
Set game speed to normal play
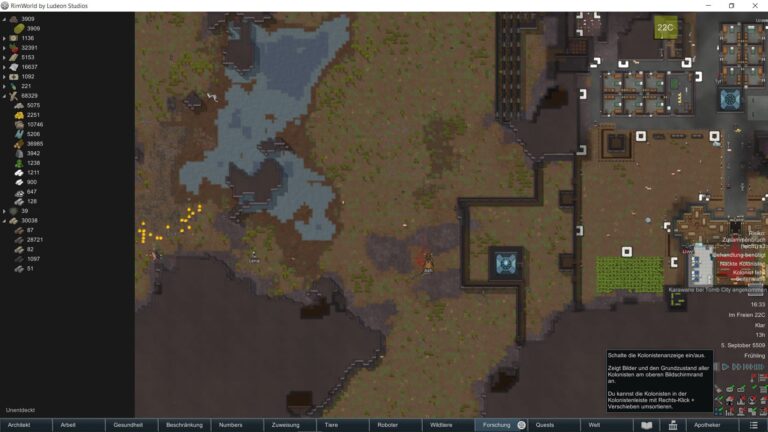[725, 367]
